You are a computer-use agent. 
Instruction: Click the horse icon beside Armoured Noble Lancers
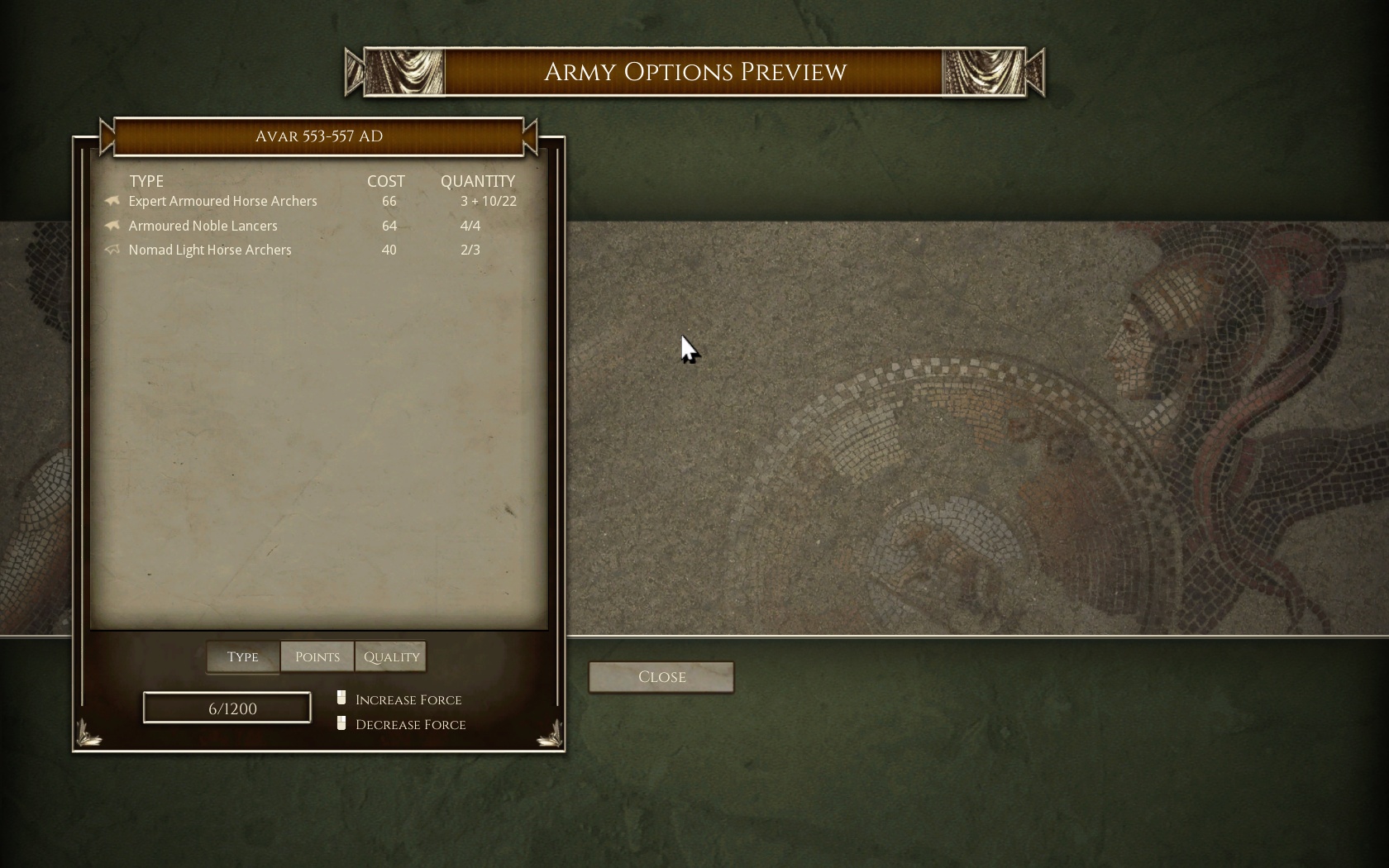point(112,225)
